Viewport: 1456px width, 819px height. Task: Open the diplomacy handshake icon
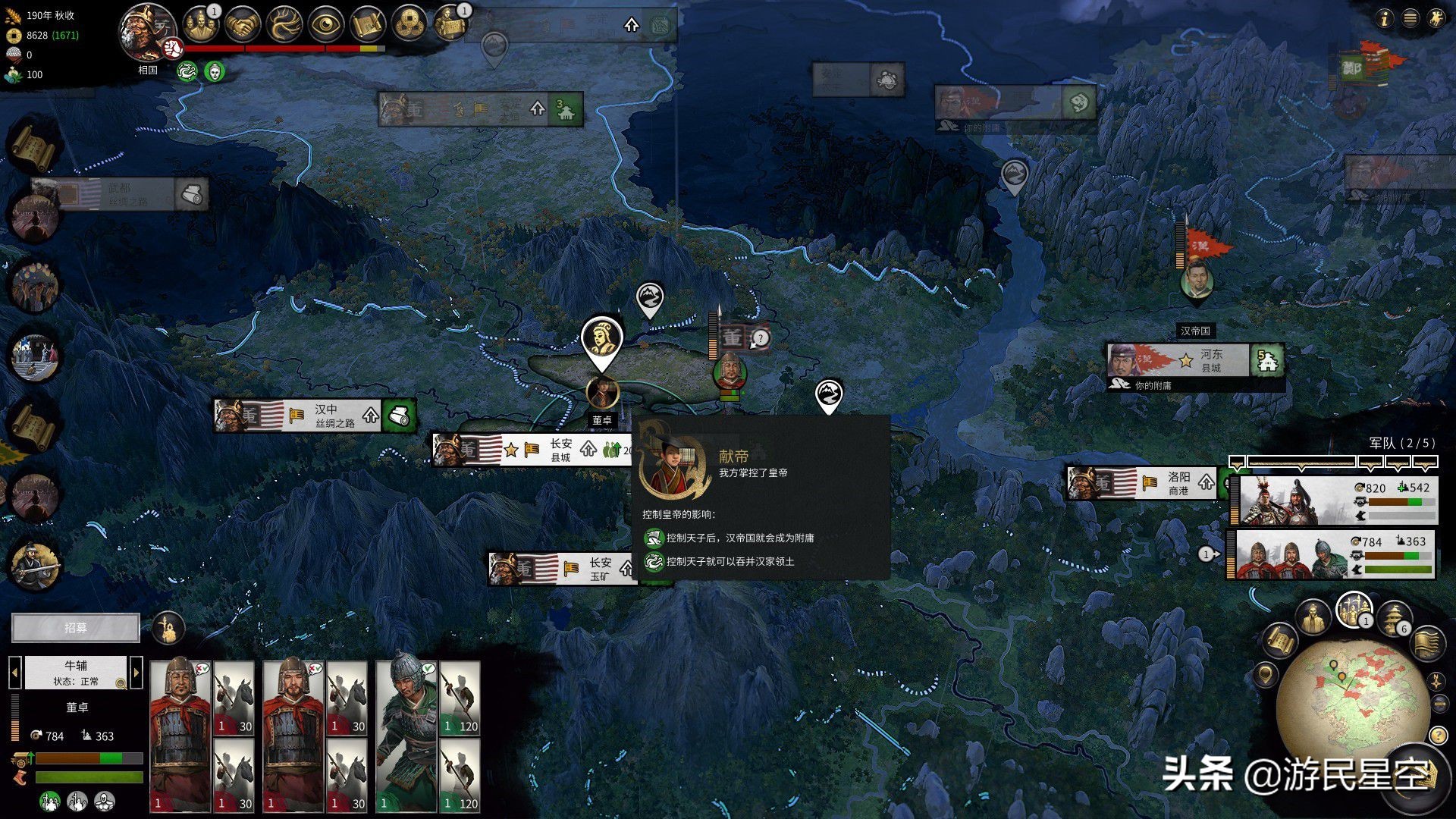pos(242,24)
